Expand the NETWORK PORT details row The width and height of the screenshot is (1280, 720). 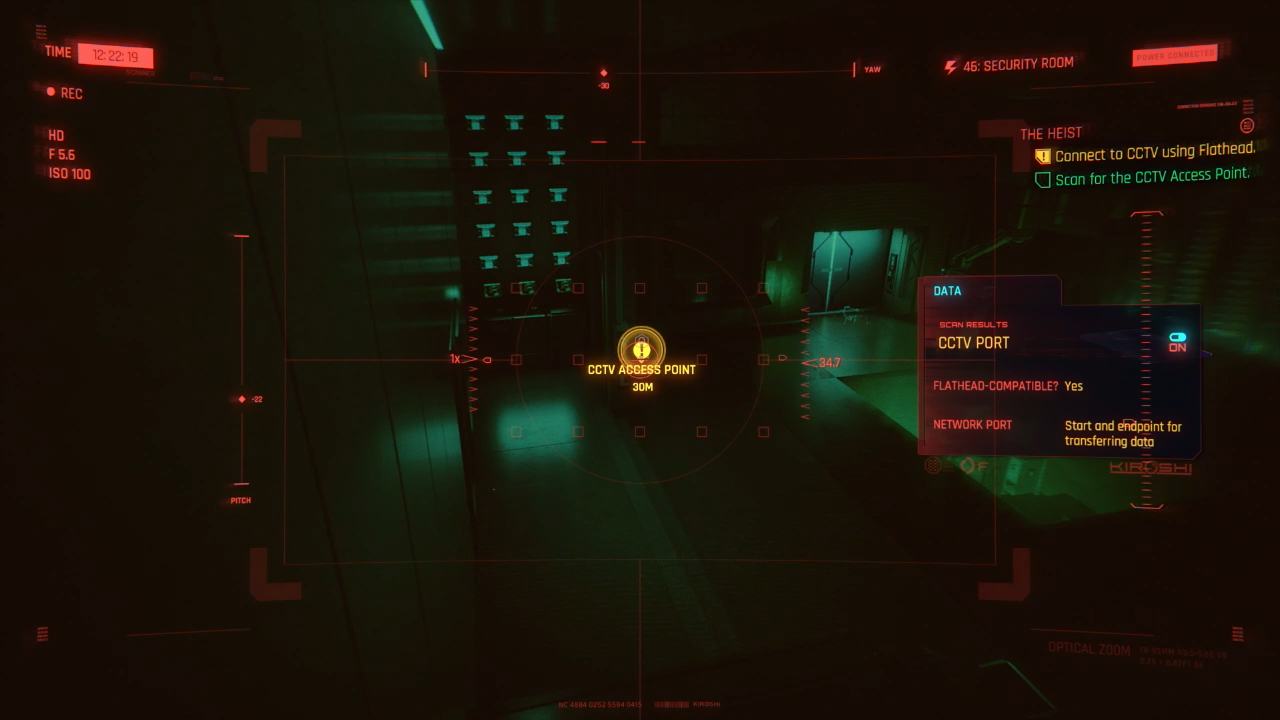click(972, 424)
